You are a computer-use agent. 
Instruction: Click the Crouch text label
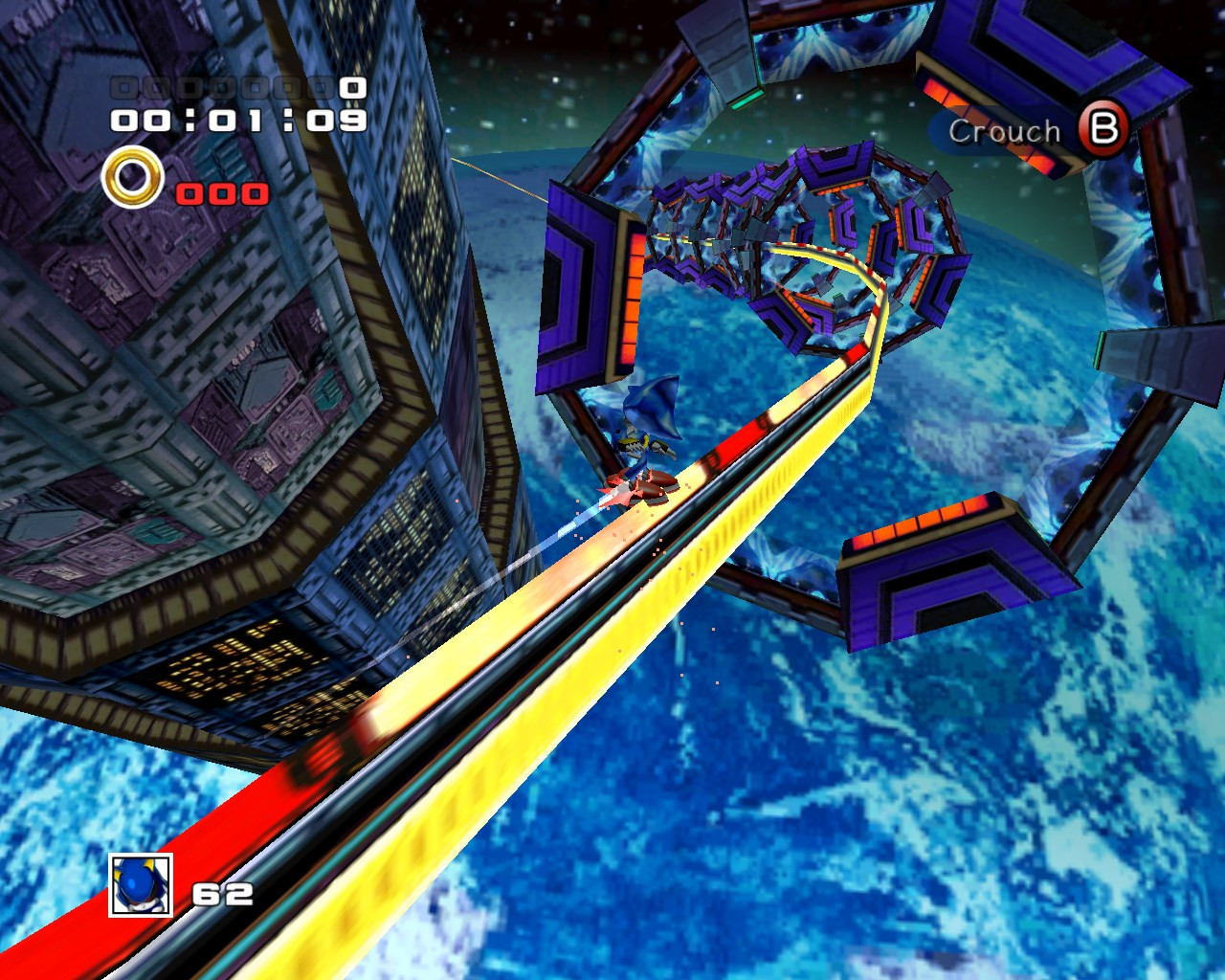(1005, 132)
